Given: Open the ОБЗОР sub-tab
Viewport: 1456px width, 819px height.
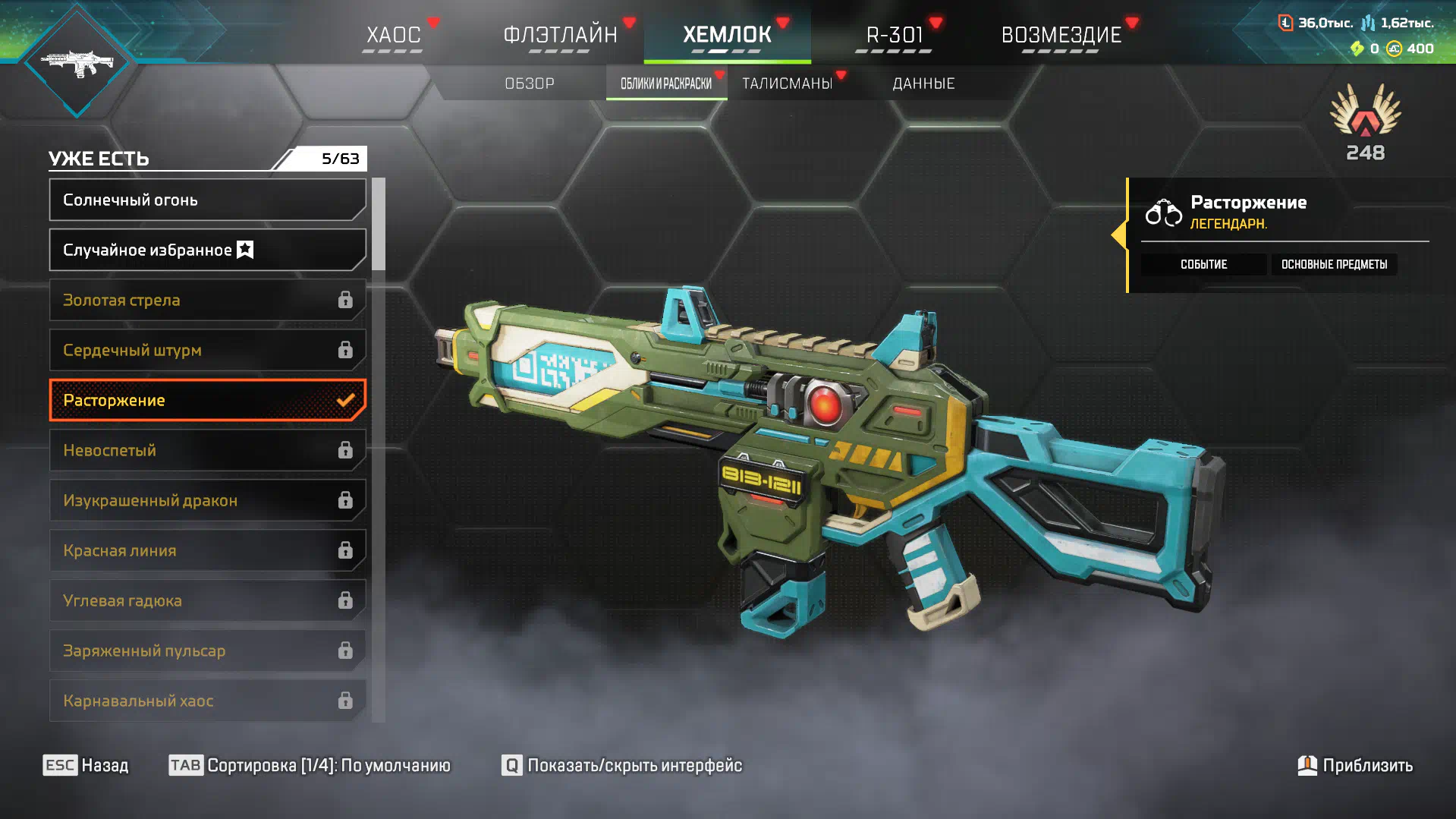Looking at the screenshot, I should (x=530, y=83).
